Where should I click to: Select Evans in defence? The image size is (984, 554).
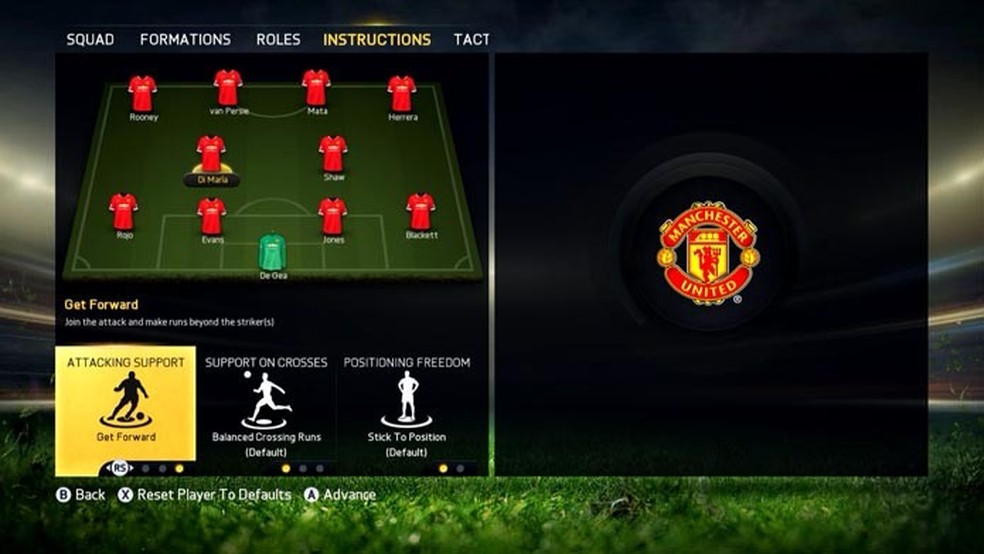(x=212, y=216)
